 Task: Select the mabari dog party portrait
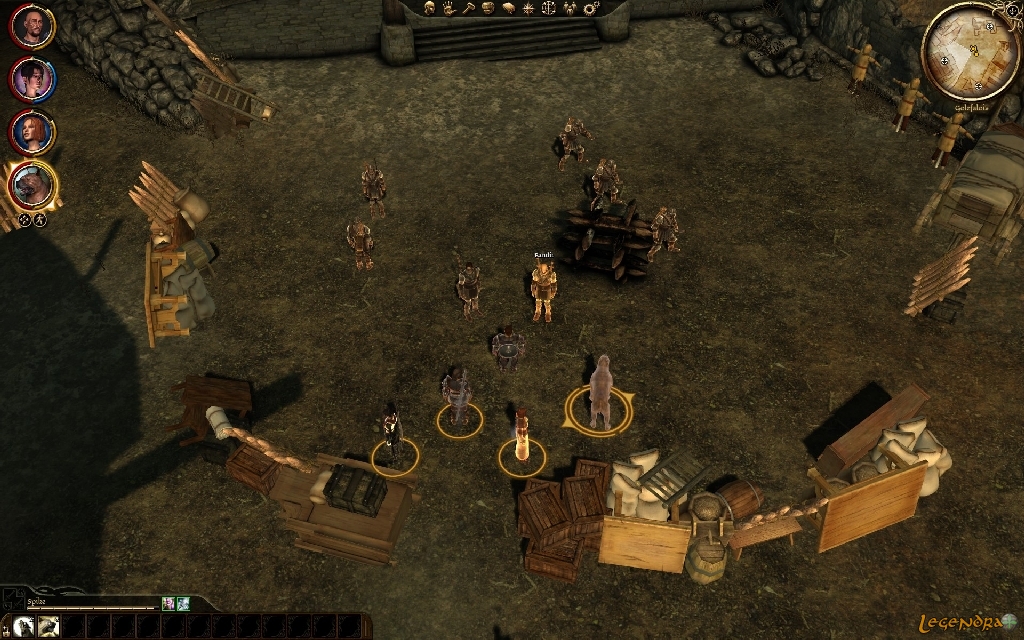[x=33, y=184]
